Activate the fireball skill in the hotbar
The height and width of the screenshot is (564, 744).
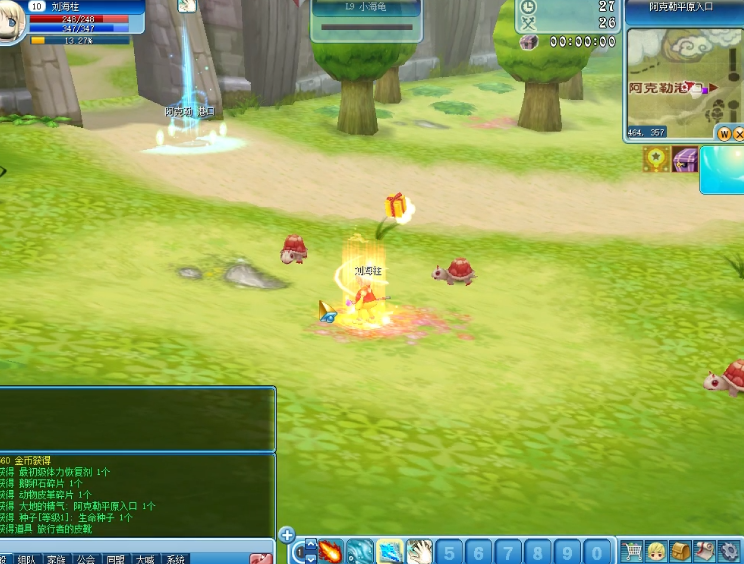pyautogui.click(x=331, y=551)
